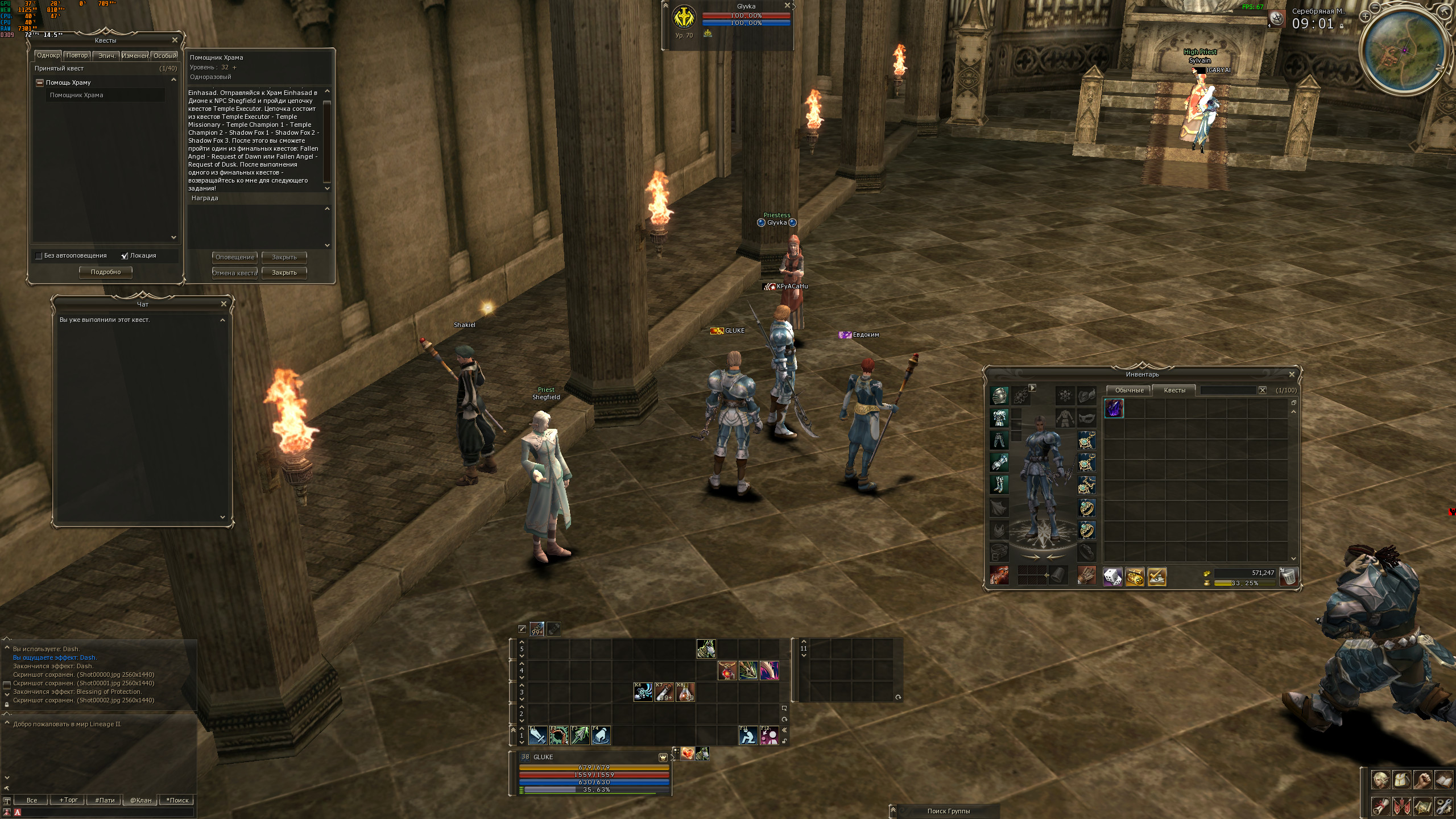Cancel the quest with Отмена квеста

tap(234, 273)
